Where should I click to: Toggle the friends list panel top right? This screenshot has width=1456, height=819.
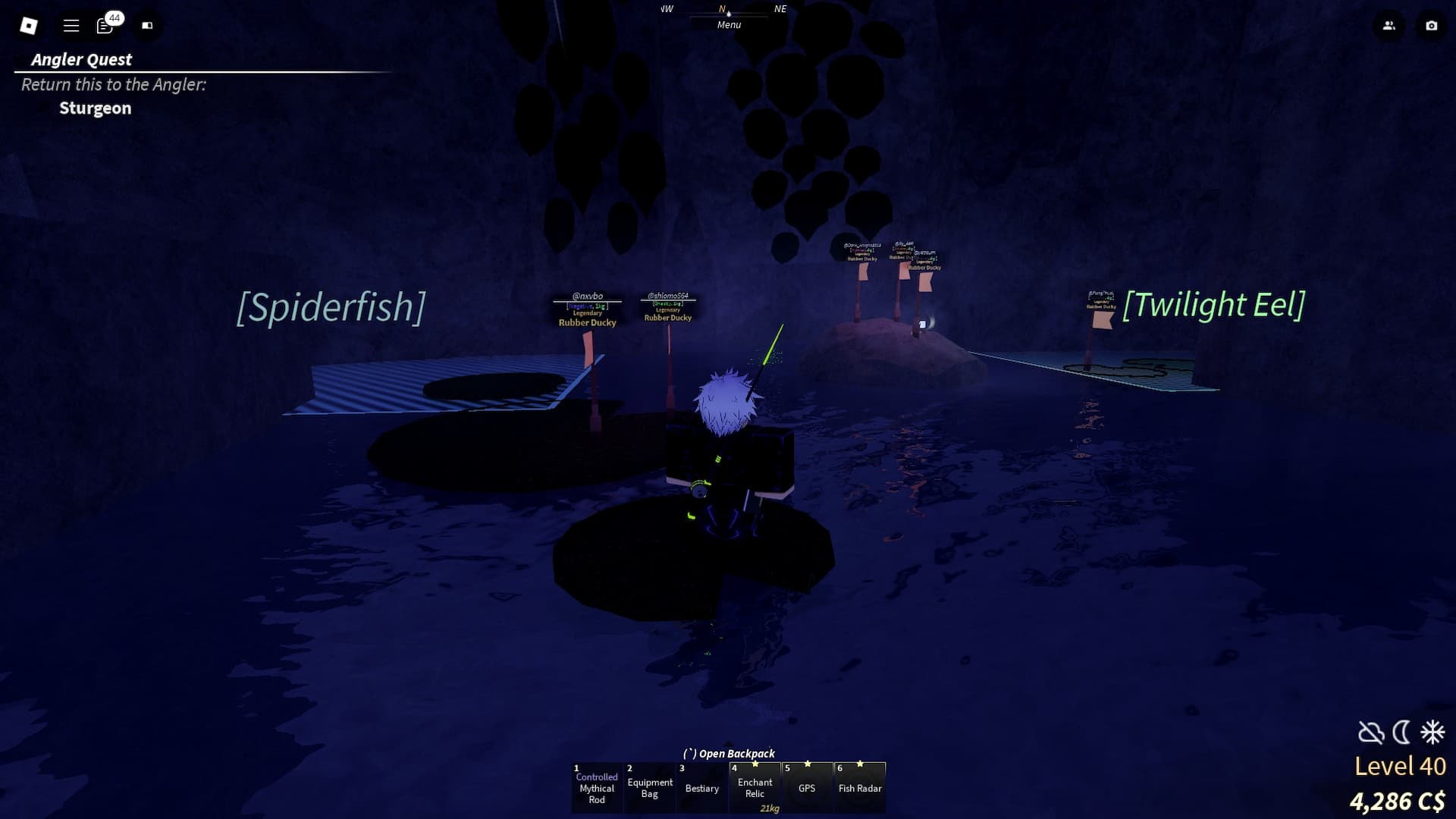pos(1389,25)
